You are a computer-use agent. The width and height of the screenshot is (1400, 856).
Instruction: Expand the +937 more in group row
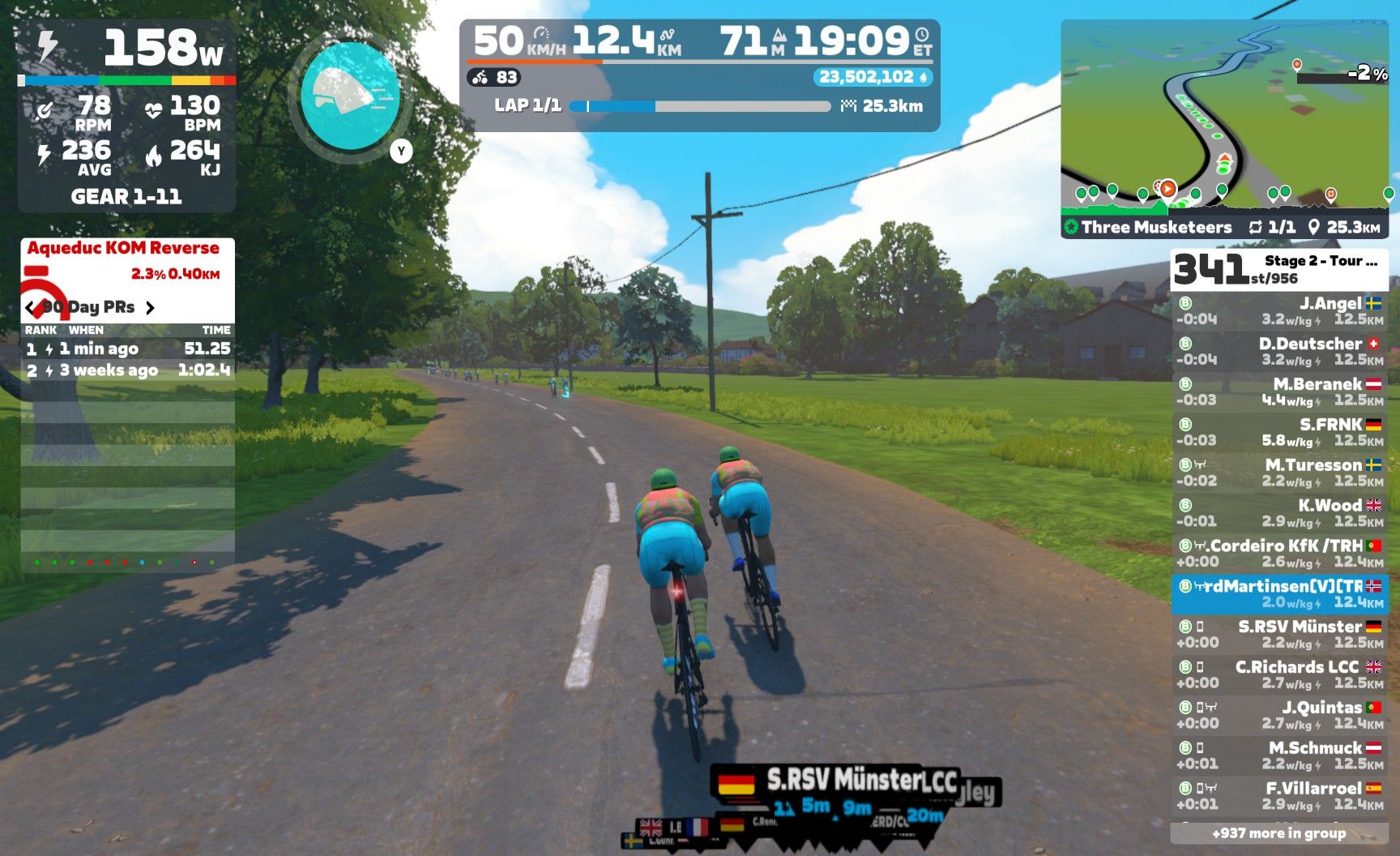click(1279, 833)
